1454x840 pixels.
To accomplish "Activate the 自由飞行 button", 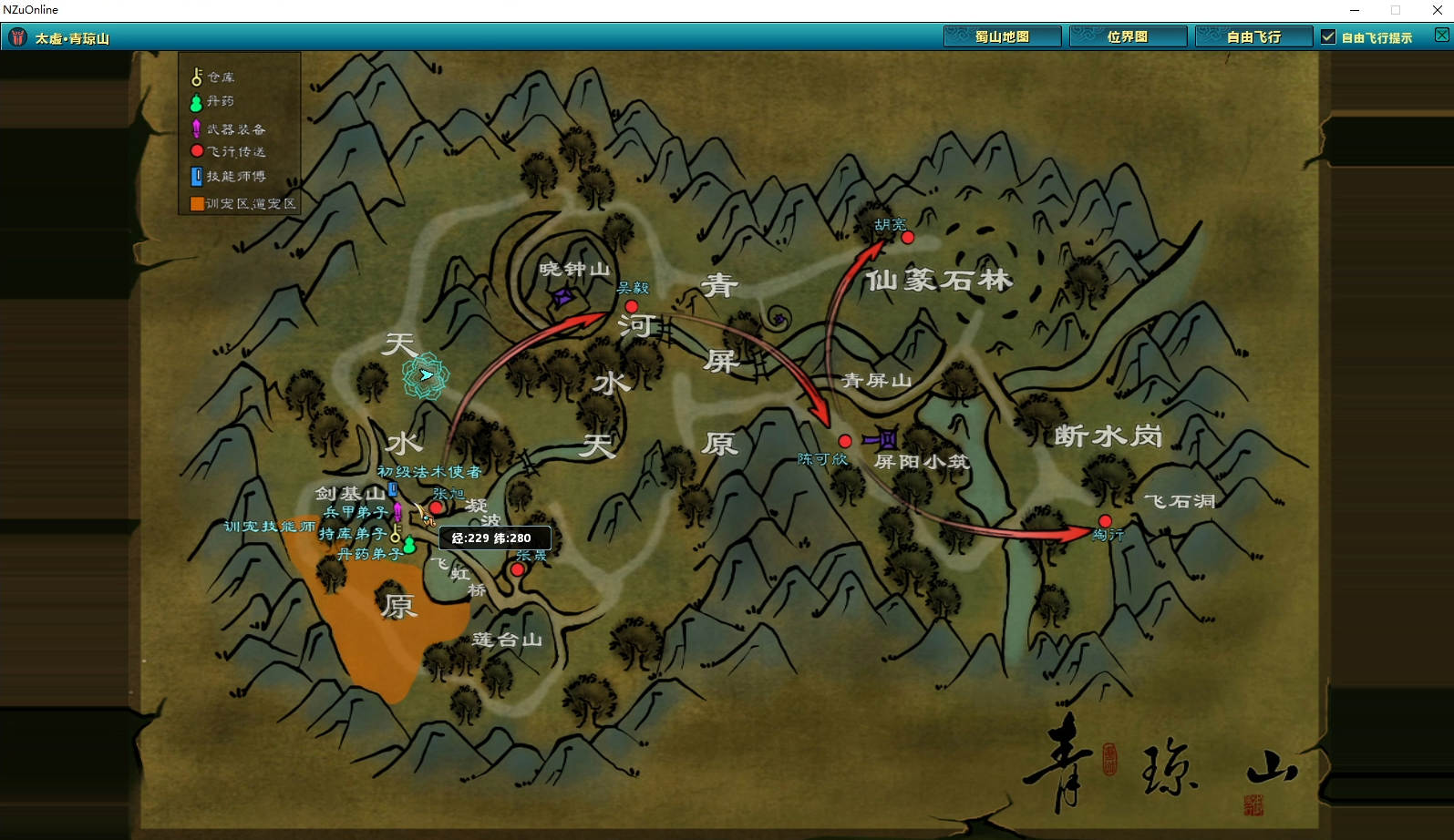I will point(1253,36).
